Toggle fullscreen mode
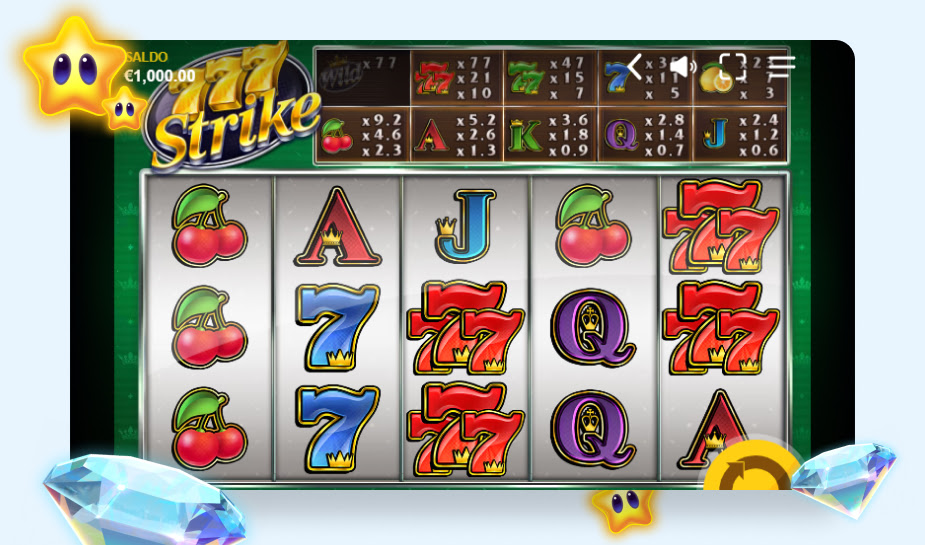Image resolution: width=925 pixels, height=545 pixels. tap(733, 67)
